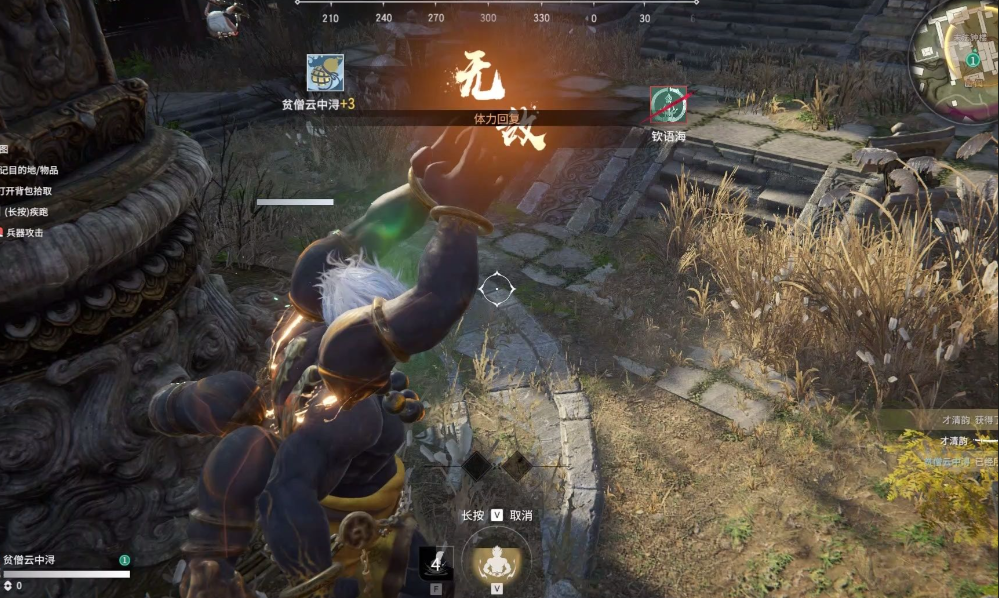Activate the golden transformation ultimate skill icon
This screenshot has height=598, width=999.
tap(496, 562)
